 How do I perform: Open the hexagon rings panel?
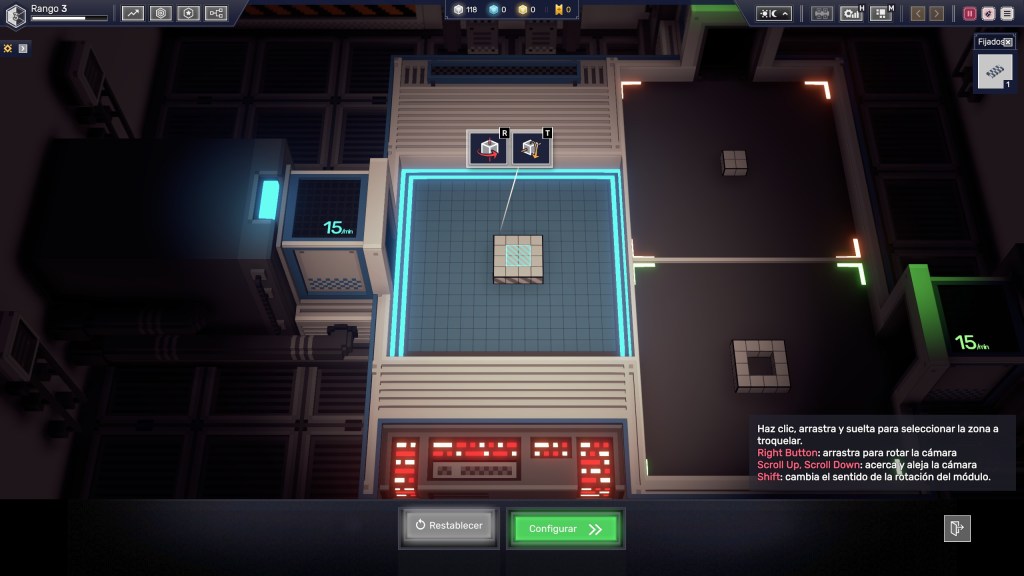tap(161, 13)
